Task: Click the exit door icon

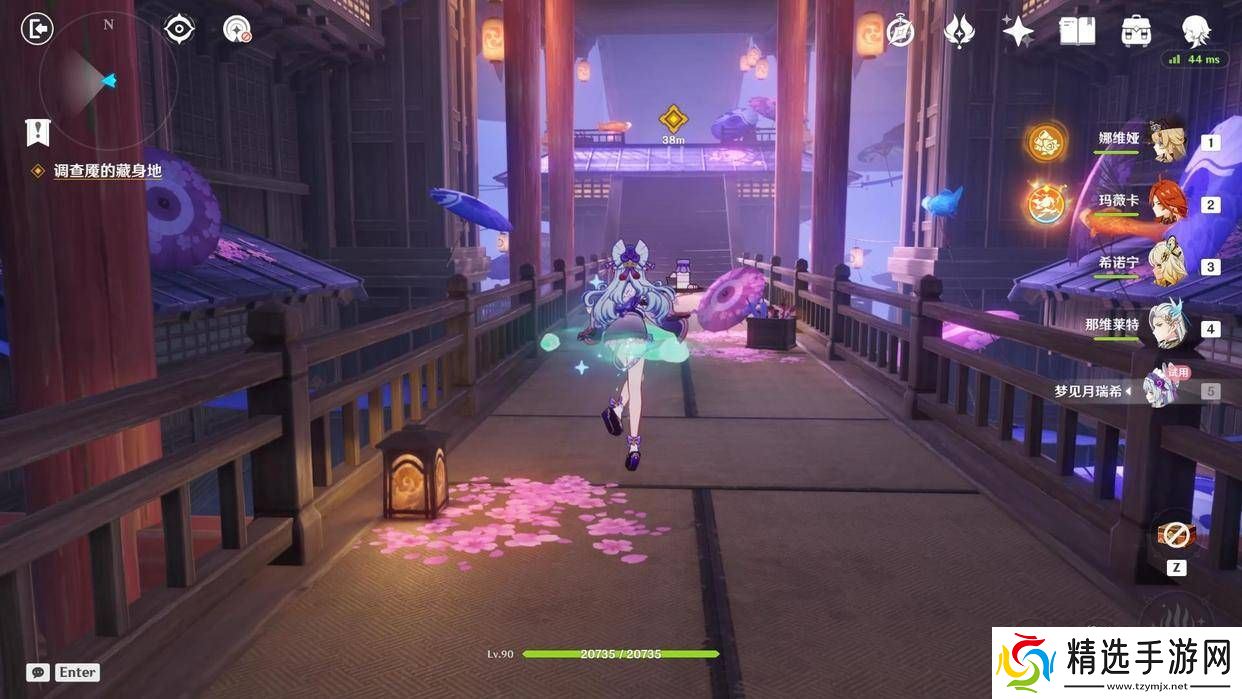Action: [x=37, y=29]
